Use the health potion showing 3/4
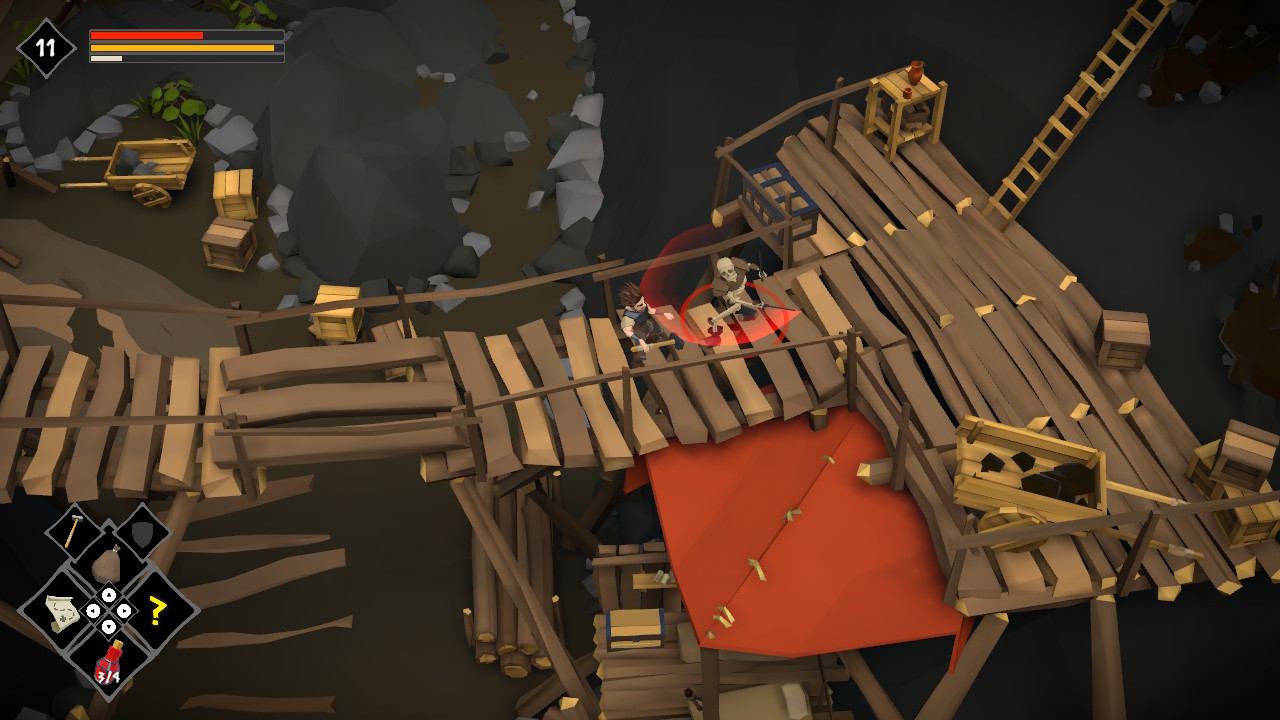The image size is (1280, 720). [110, 662]
